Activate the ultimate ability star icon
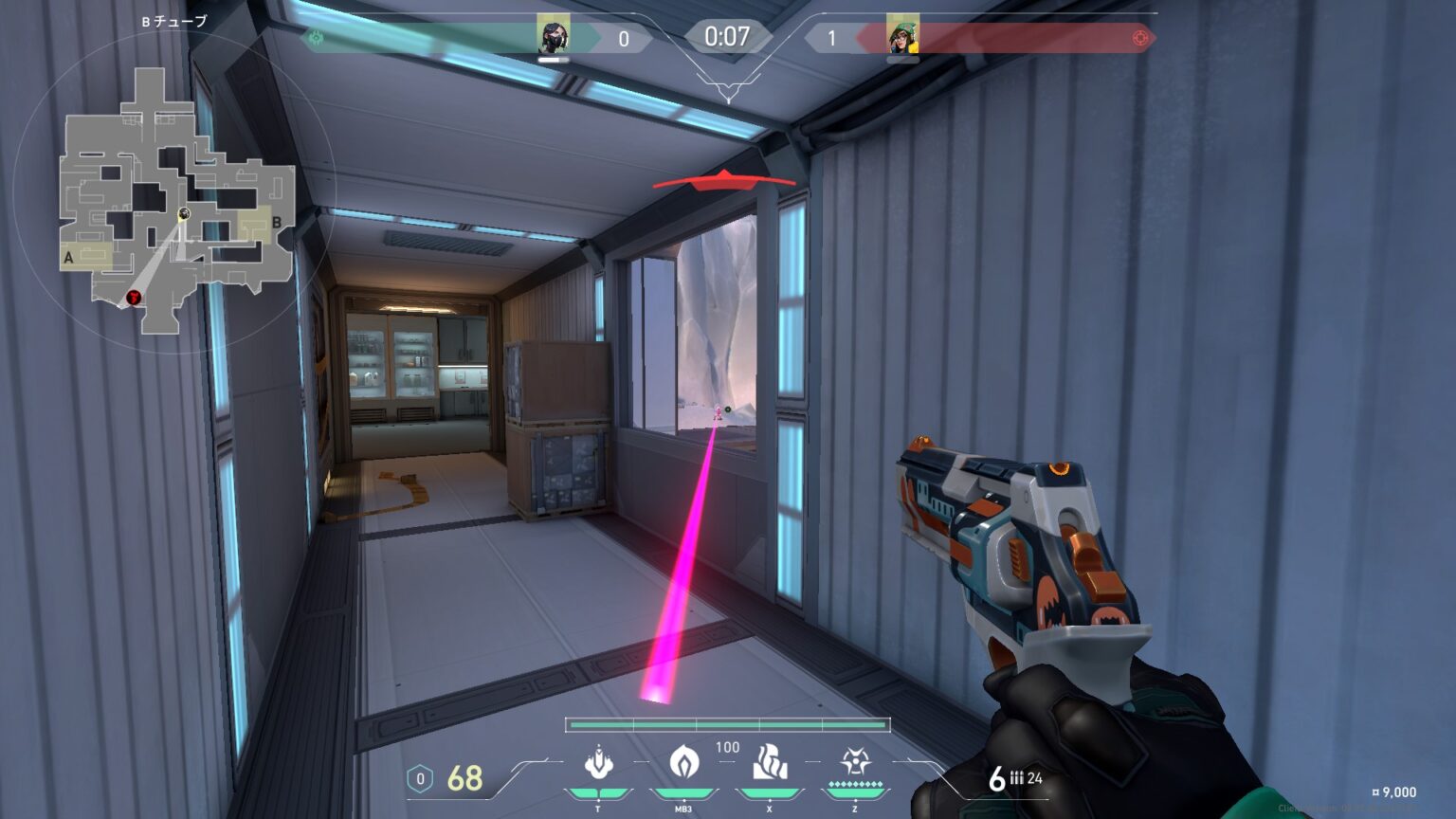The width and height of the screenshot is (1456, 819). tap(854, 762)
